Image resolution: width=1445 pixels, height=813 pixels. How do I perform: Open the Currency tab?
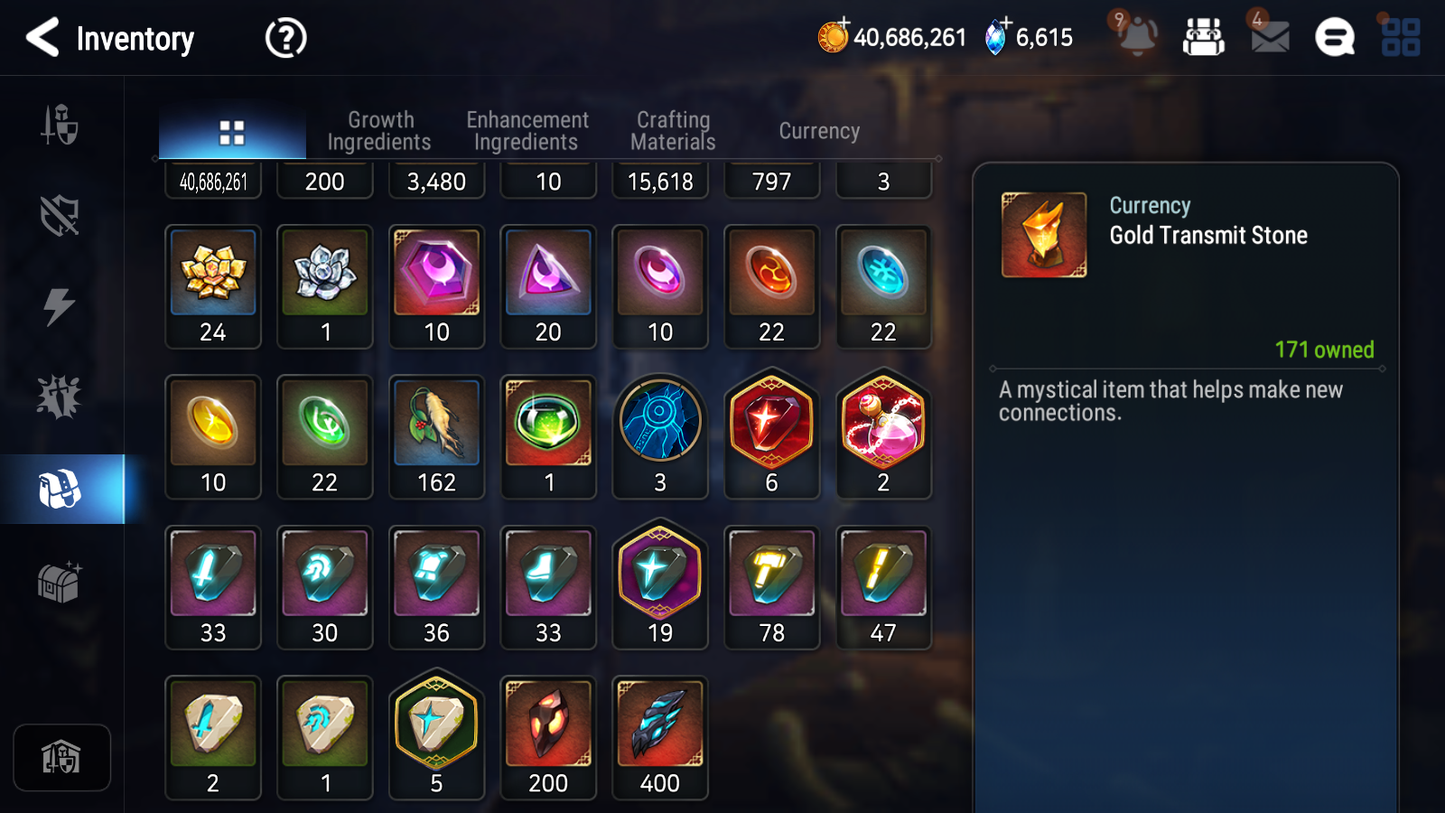coord(818,131)
